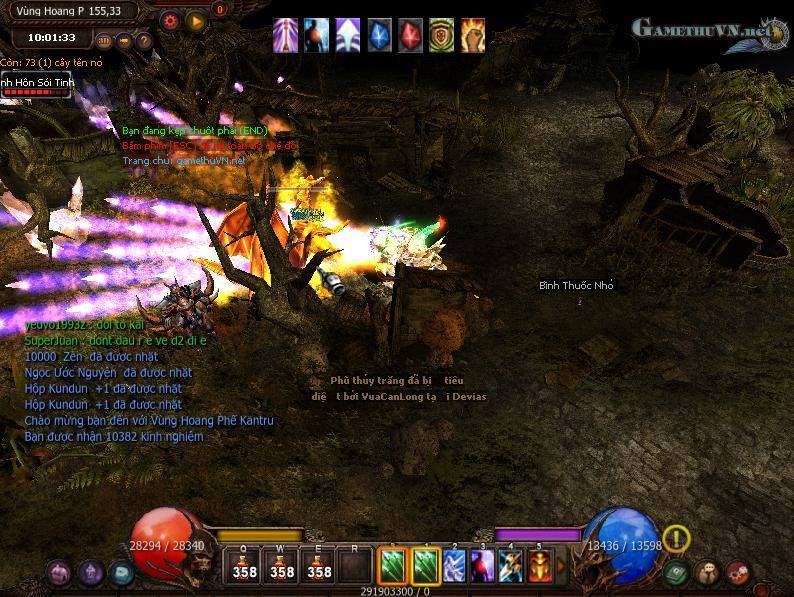Use the Q potion slot

pos(244,566)
